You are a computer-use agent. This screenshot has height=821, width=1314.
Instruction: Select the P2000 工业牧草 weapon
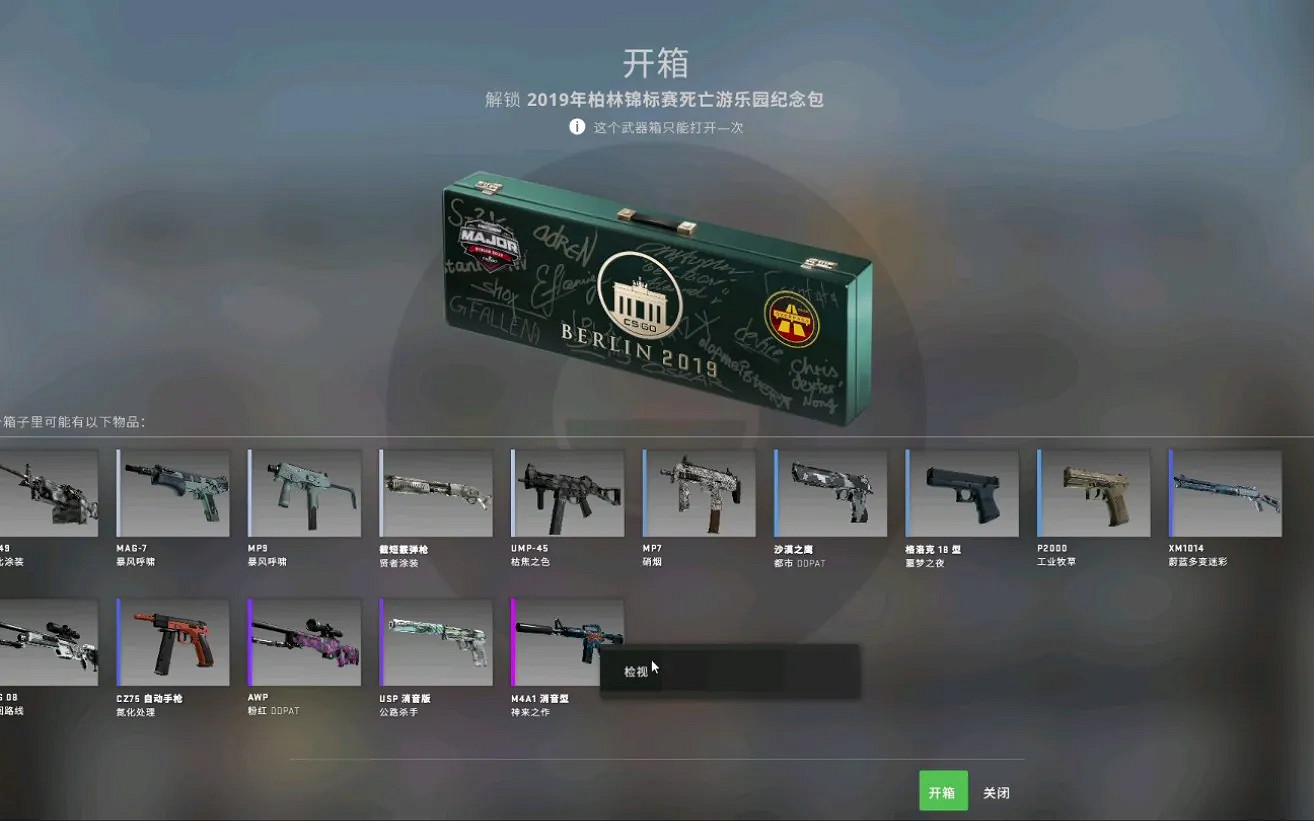[x=1093, y=492]
